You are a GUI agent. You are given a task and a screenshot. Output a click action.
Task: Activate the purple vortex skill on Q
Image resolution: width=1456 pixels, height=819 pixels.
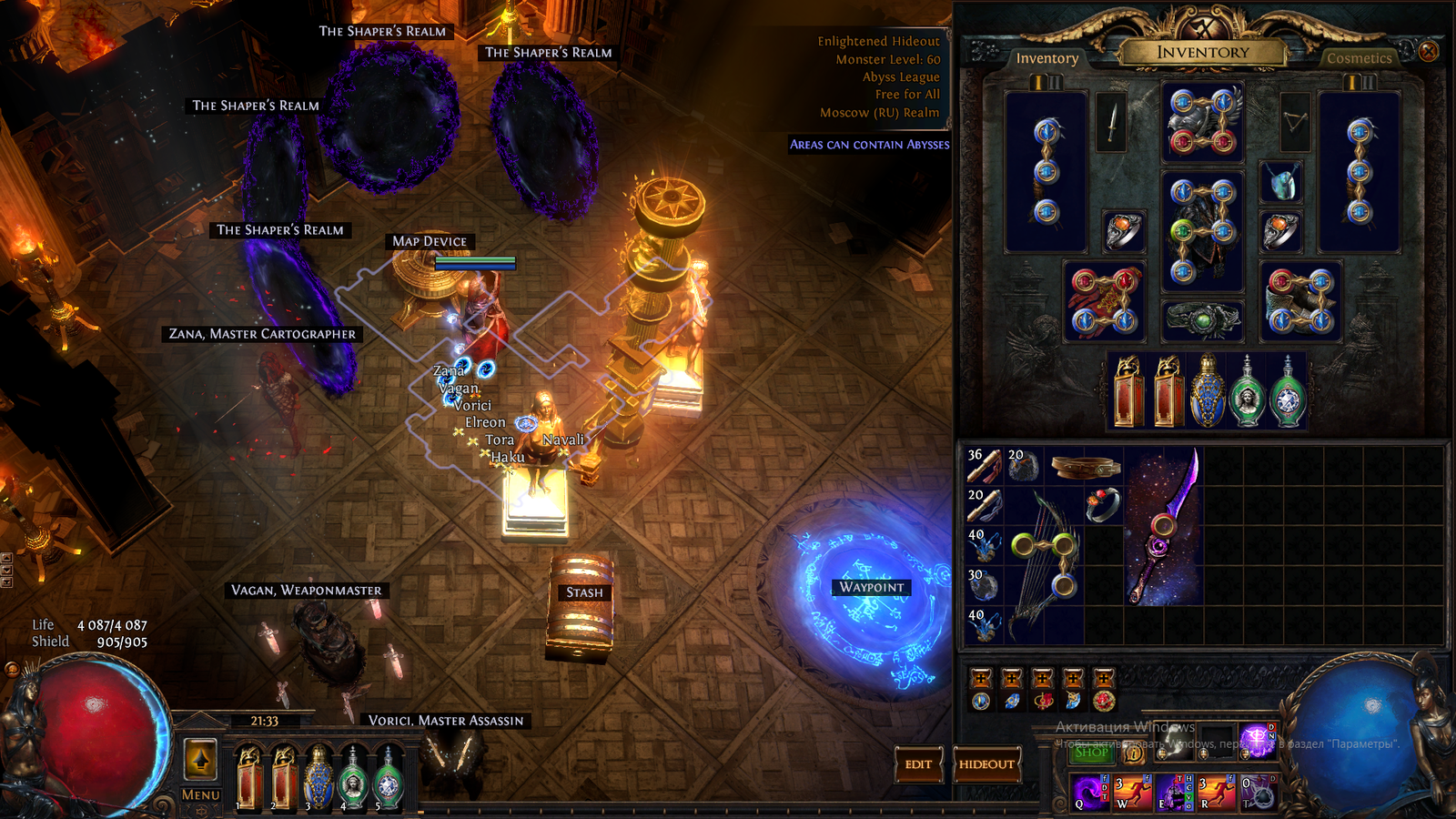point(1089,792)
